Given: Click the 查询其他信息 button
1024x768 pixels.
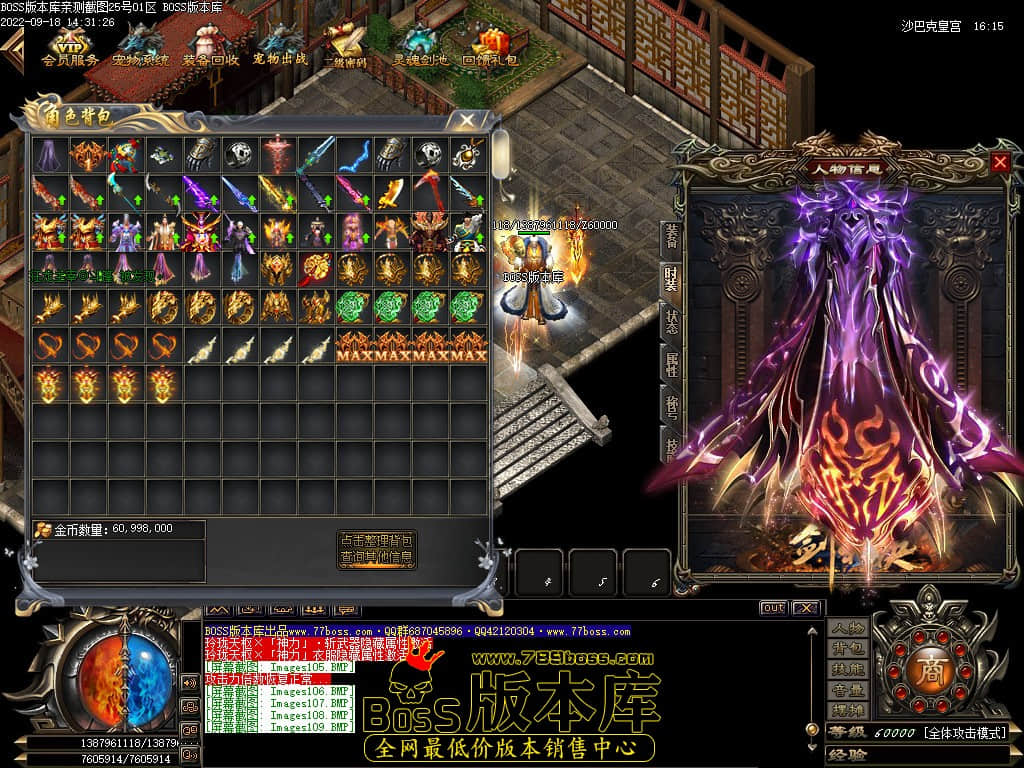Looking at the screenshot, I should (376, 558).
